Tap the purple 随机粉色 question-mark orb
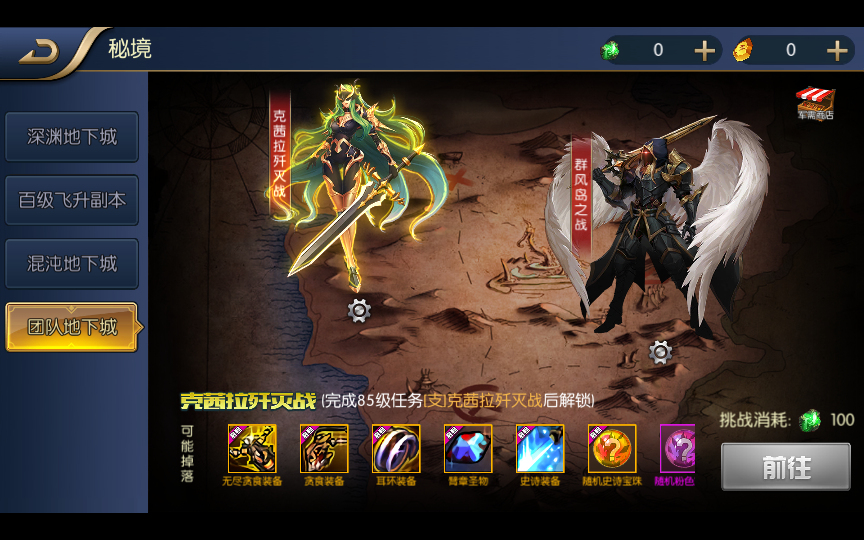This screenshot has height=540, width=864. click(678, 449)
